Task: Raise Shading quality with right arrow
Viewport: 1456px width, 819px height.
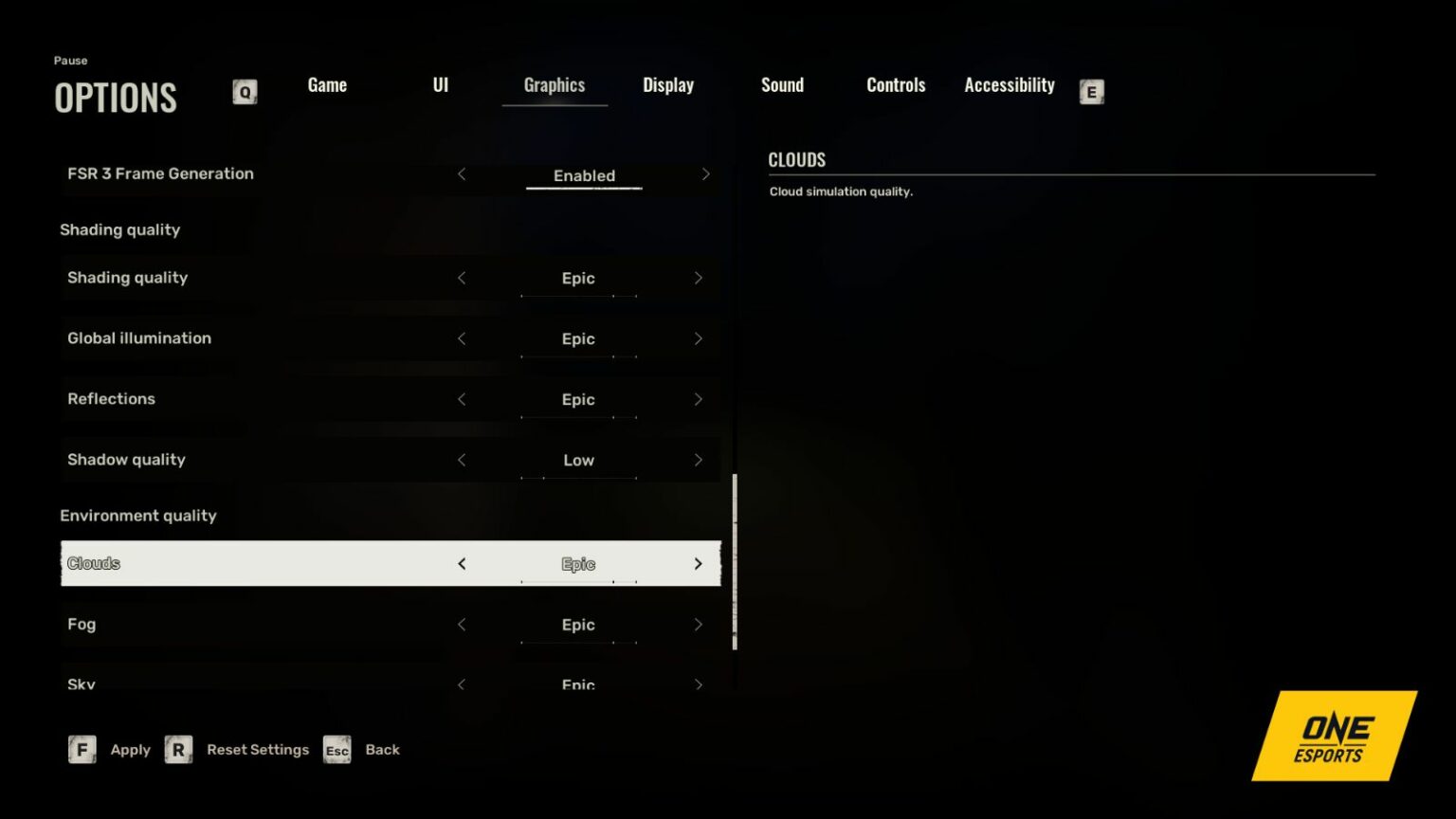Action: tap(699, 278)
